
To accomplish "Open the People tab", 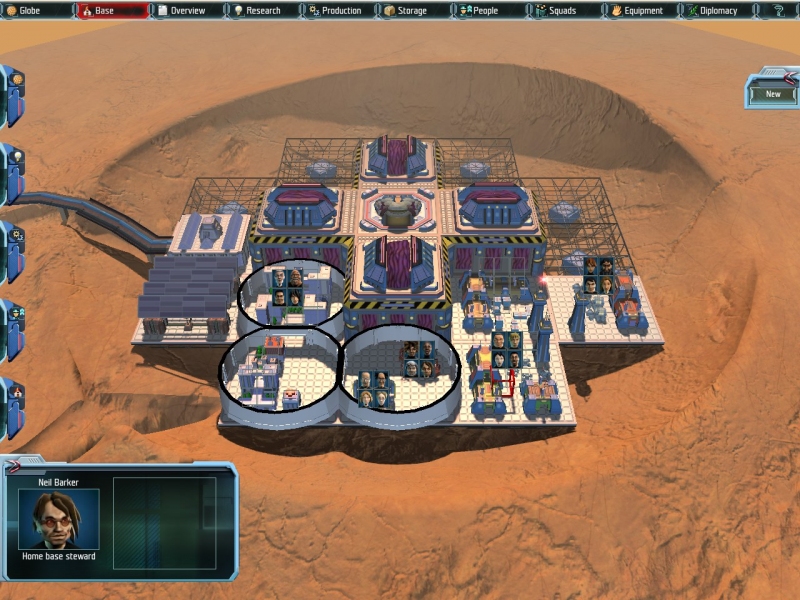I will coord(486,11).
